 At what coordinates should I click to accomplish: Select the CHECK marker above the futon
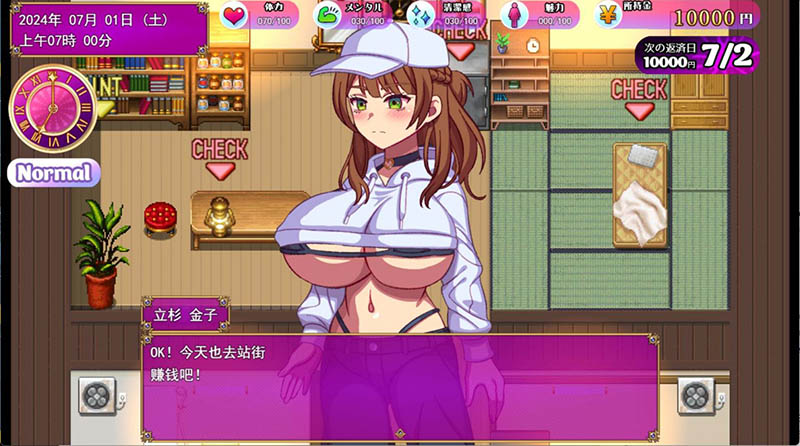[638, 96]
